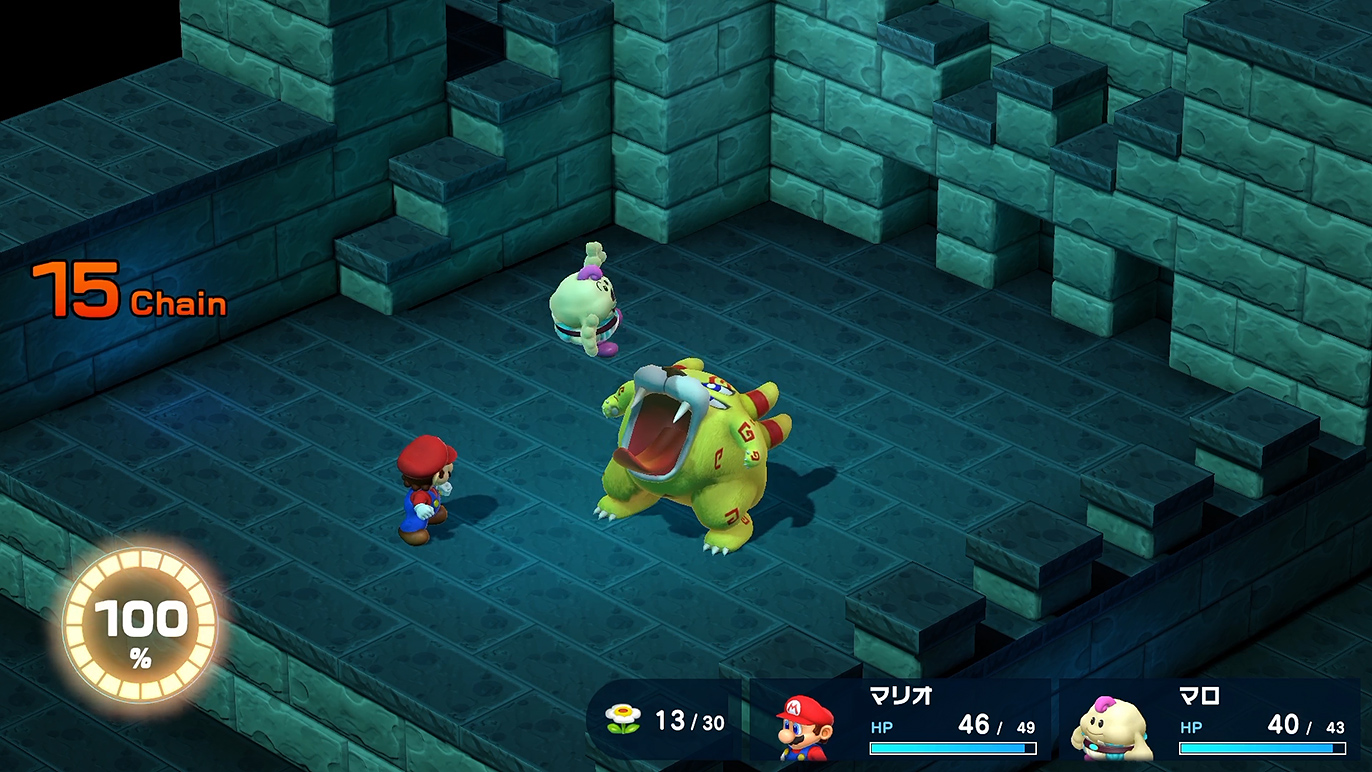Select Mallow's portrait in the party panel
Screen dimensions: 1372x772
coord(1111,729)
